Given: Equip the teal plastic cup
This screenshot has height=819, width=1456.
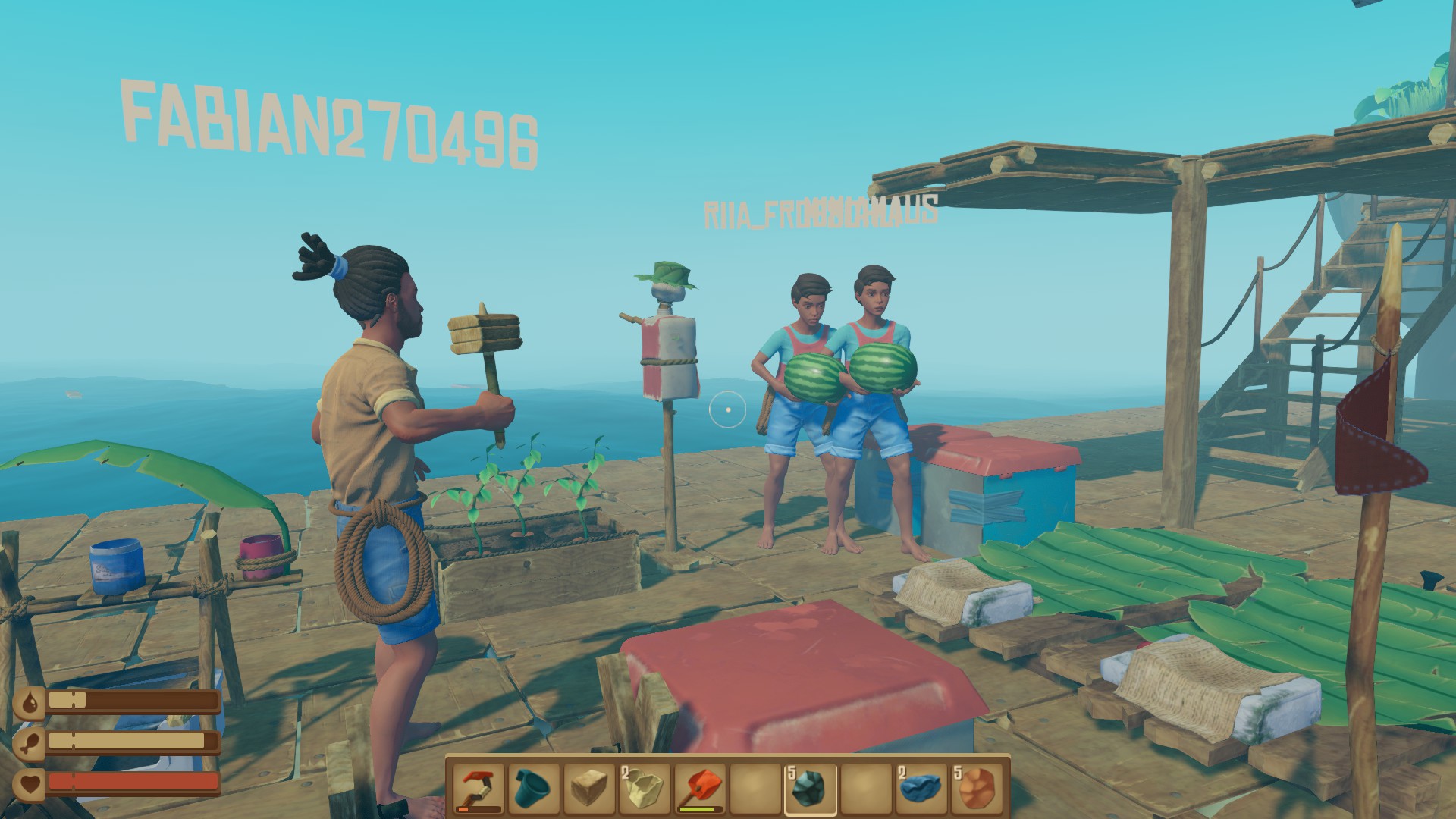Looking at the screenshot, I should 535,789.
